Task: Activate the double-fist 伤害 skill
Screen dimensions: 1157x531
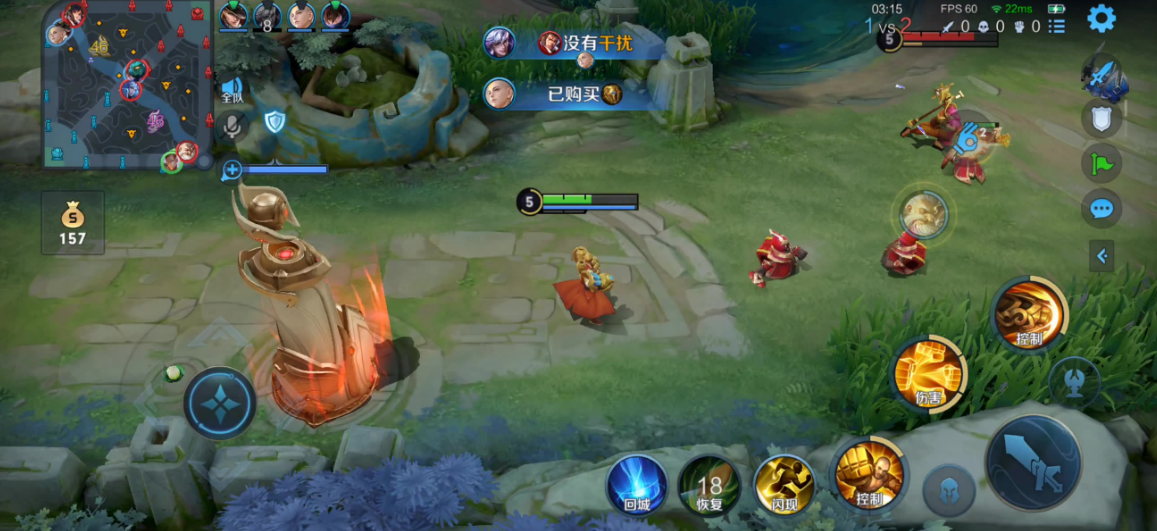Action: (928, 373)
